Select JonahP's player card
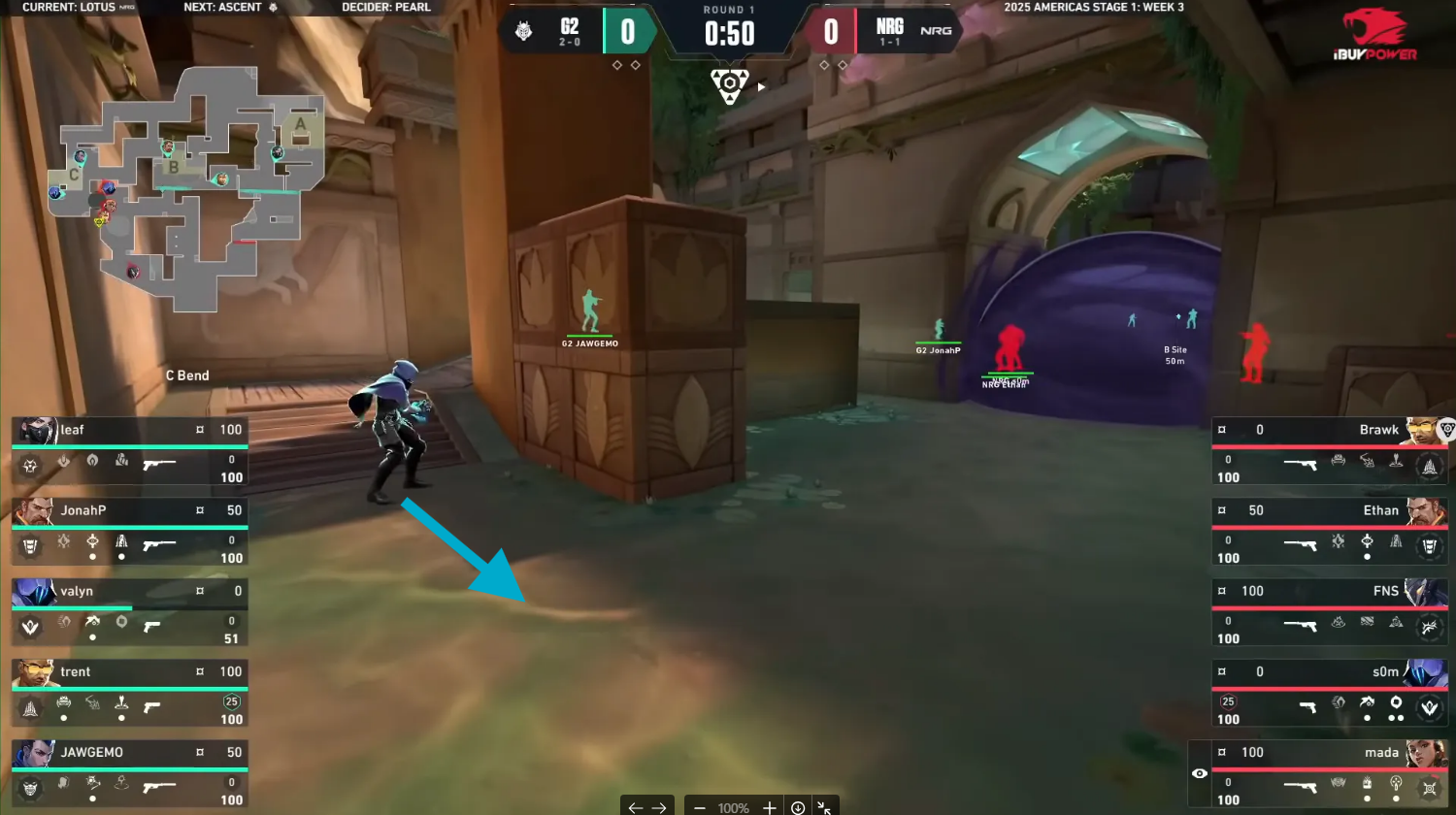Screen dimensions: 1456x815 tap(129, 532)
